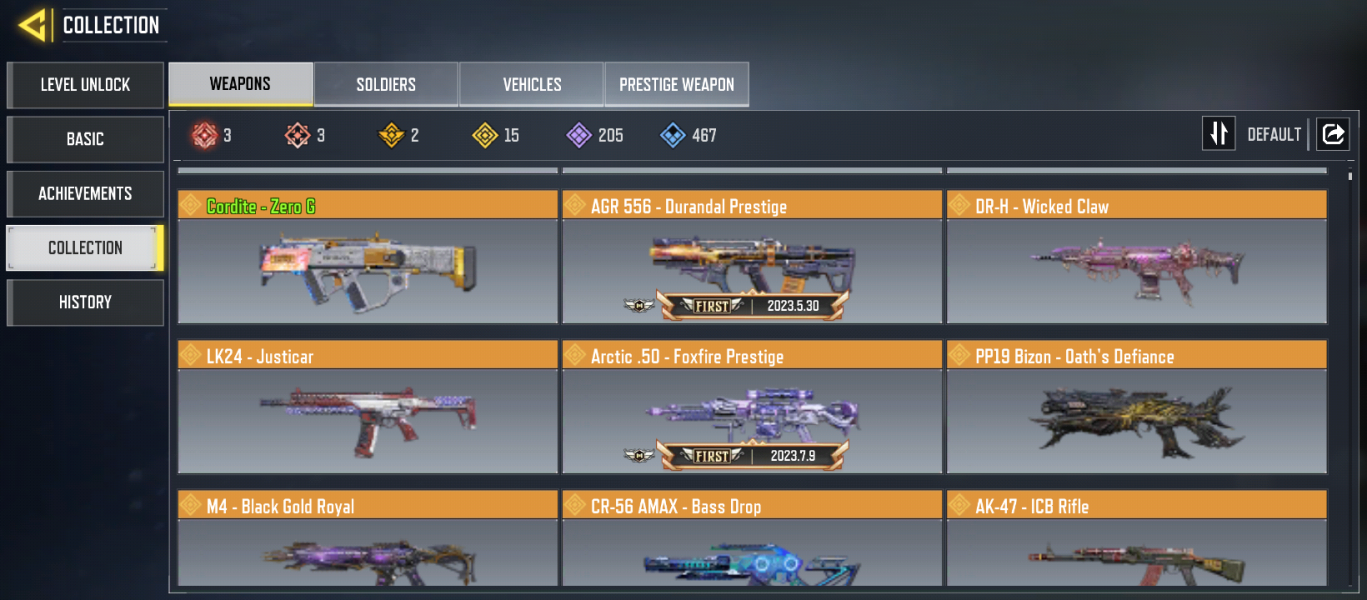Viewport: 1367px width, 600px height.
Task: Go back using the yellow arrow
Action: [33, 25]
